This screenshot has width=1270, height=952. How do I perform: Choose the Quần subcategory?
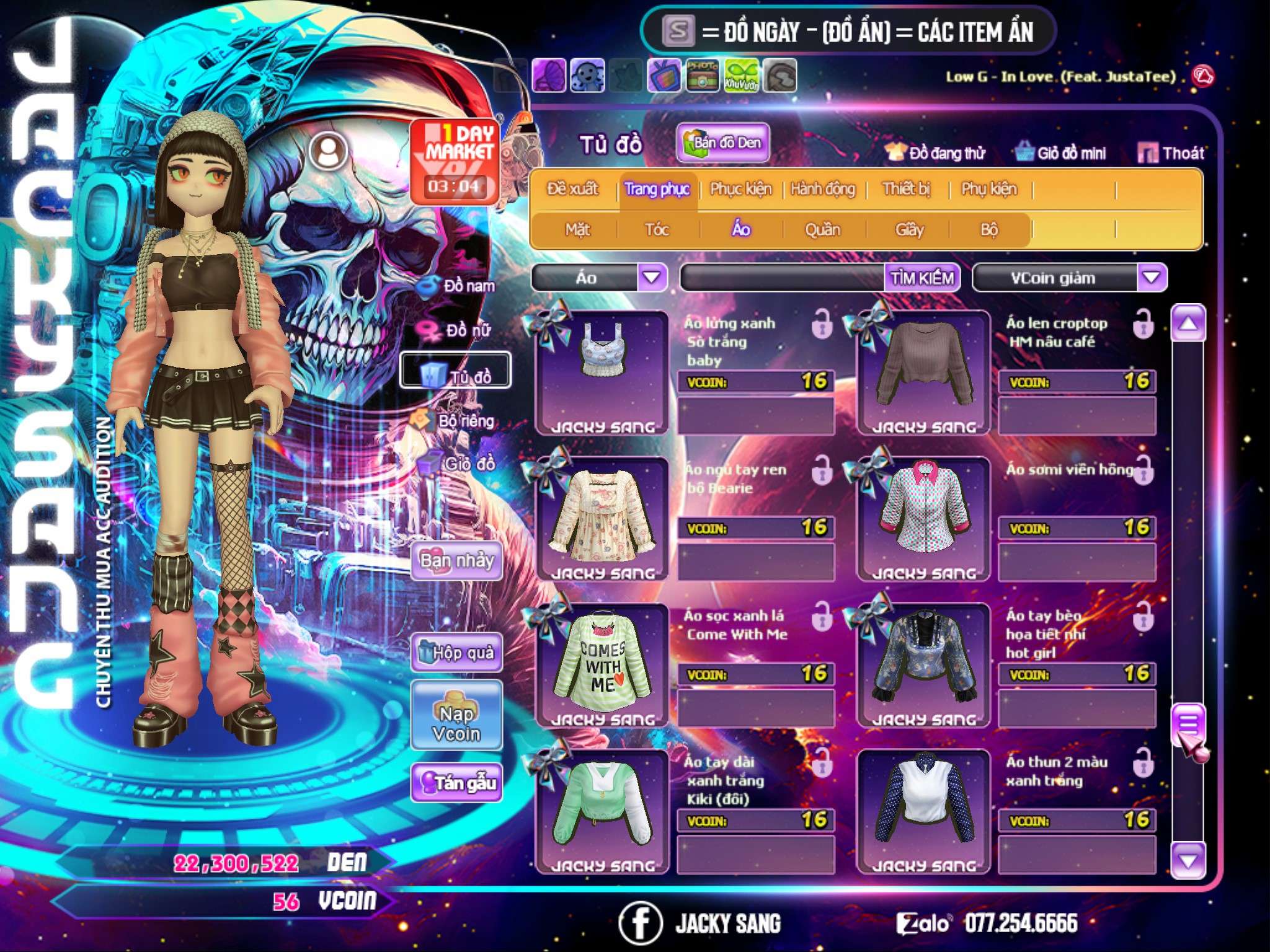pos(822,230)
